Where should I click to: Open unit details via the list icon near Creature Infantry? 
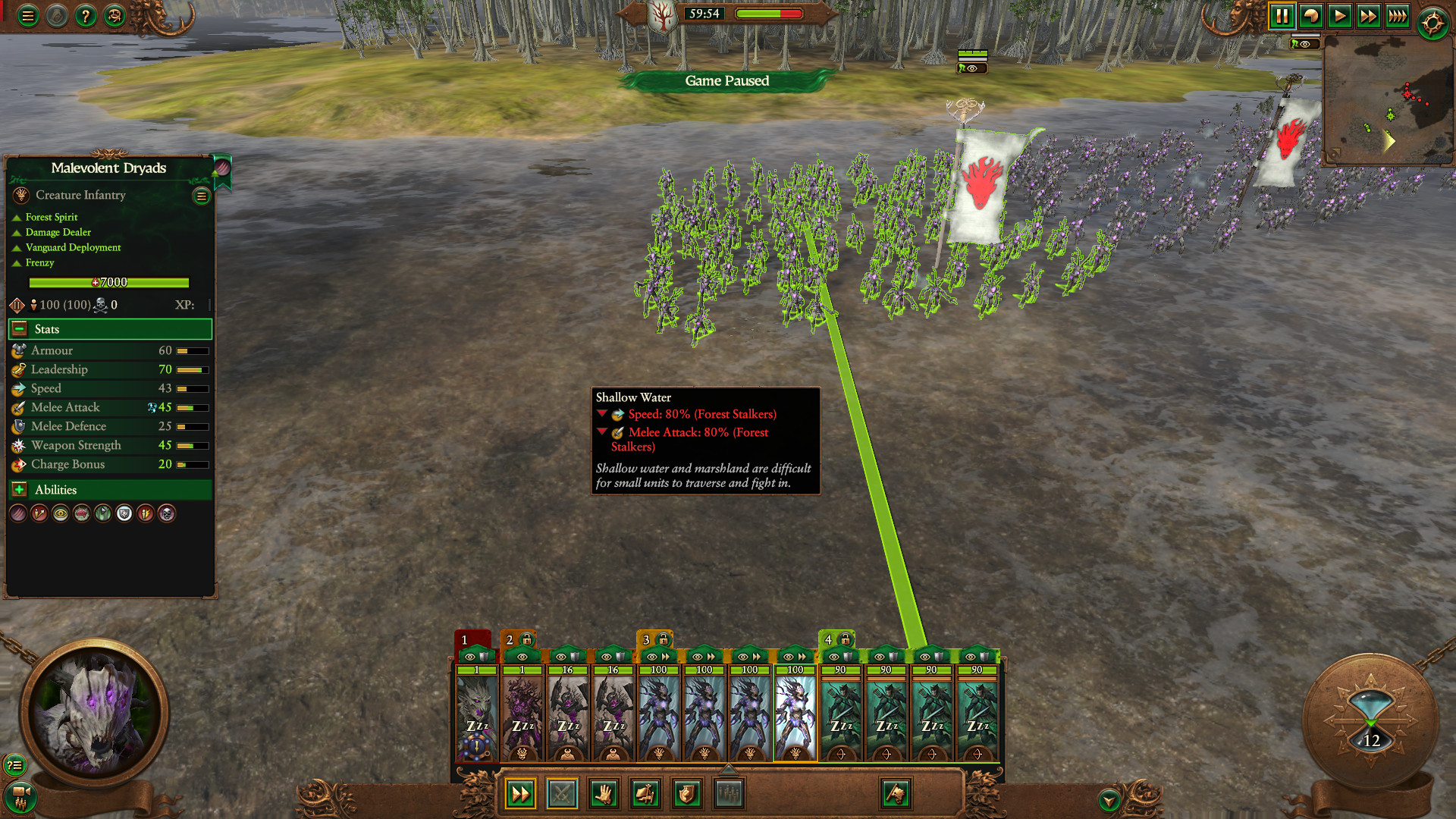point(201,196)
